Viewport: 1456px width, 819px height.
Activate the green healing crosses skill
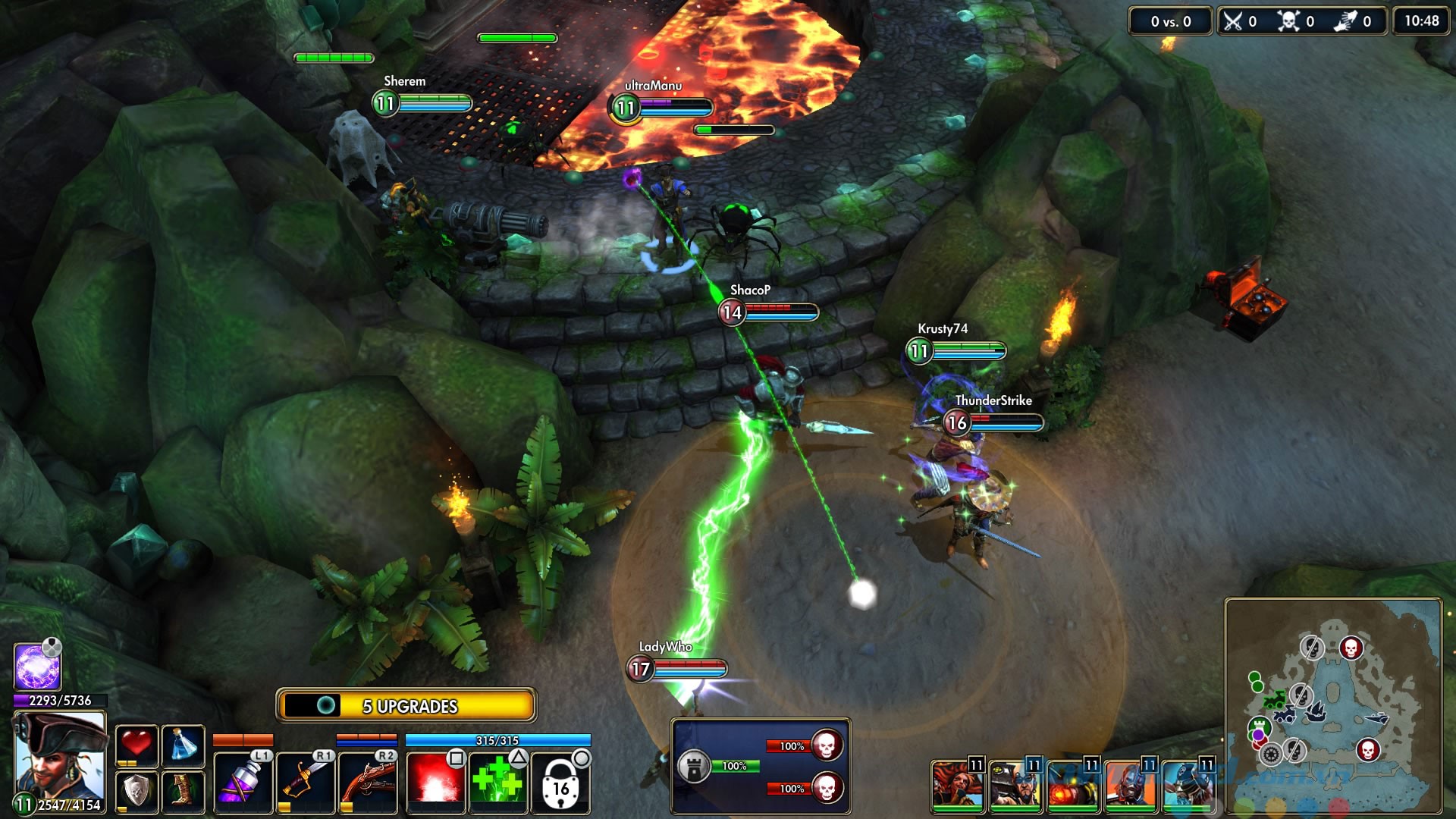point(497,782)
